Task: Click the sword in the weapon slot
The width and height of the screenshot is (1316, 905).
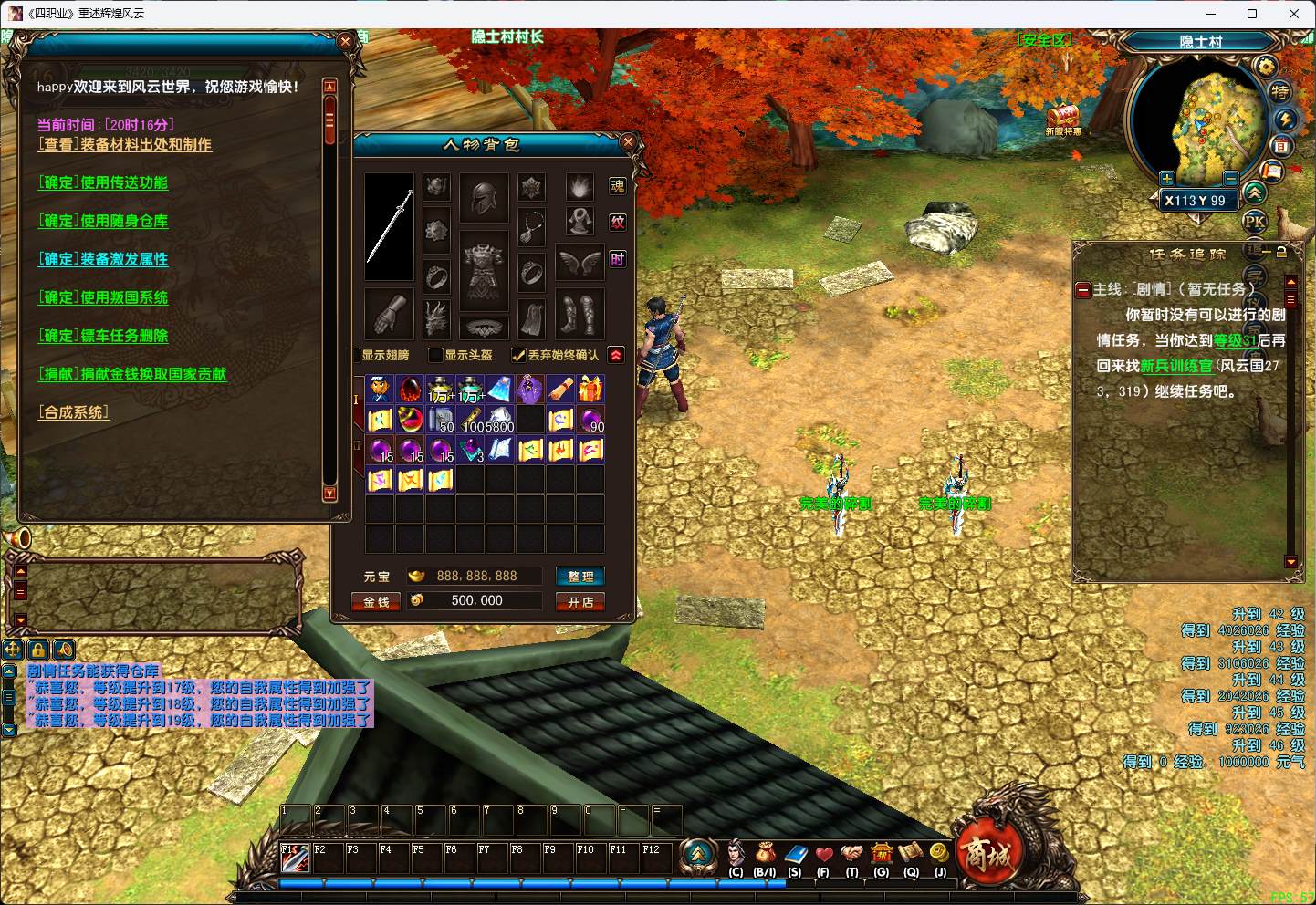Action: click(x=390, y=226)
